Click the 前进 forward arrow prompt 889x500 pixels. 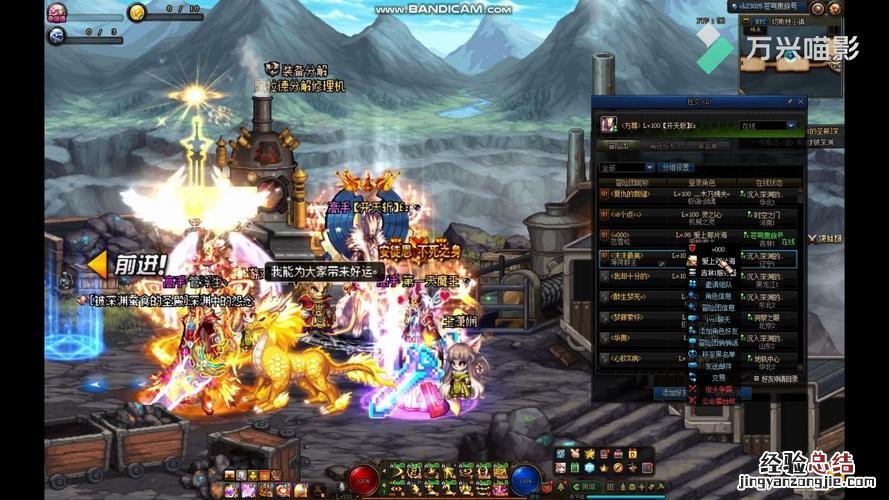tap(127, 265)
